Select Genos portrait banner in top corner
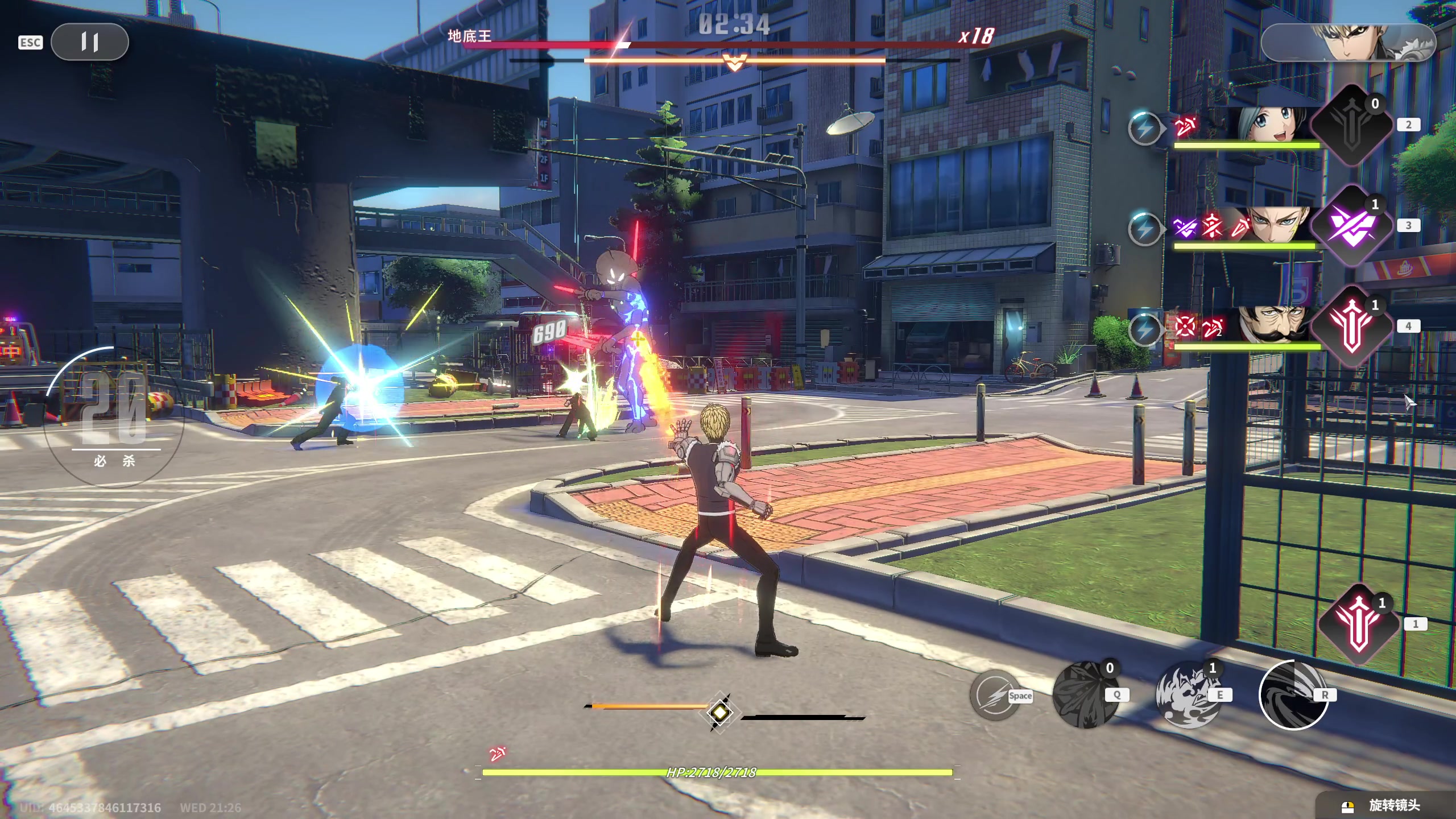 click(1348, 43)
